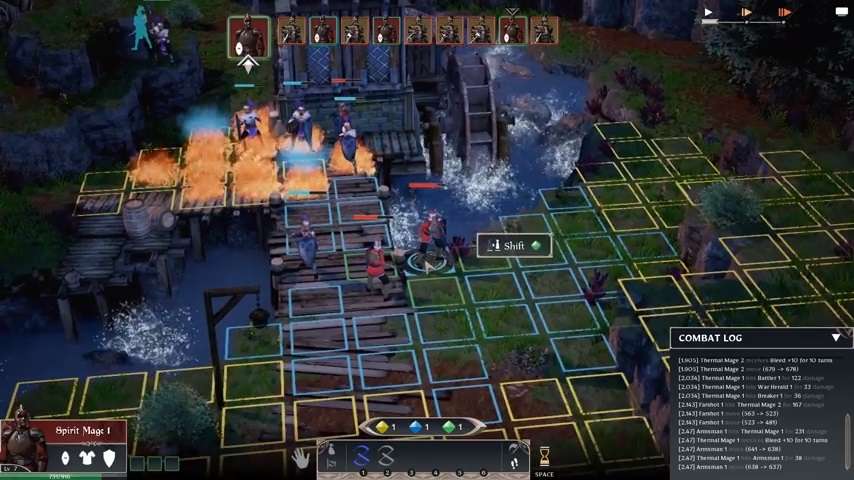Click the flag icon on ability bar

click(330, 462)
